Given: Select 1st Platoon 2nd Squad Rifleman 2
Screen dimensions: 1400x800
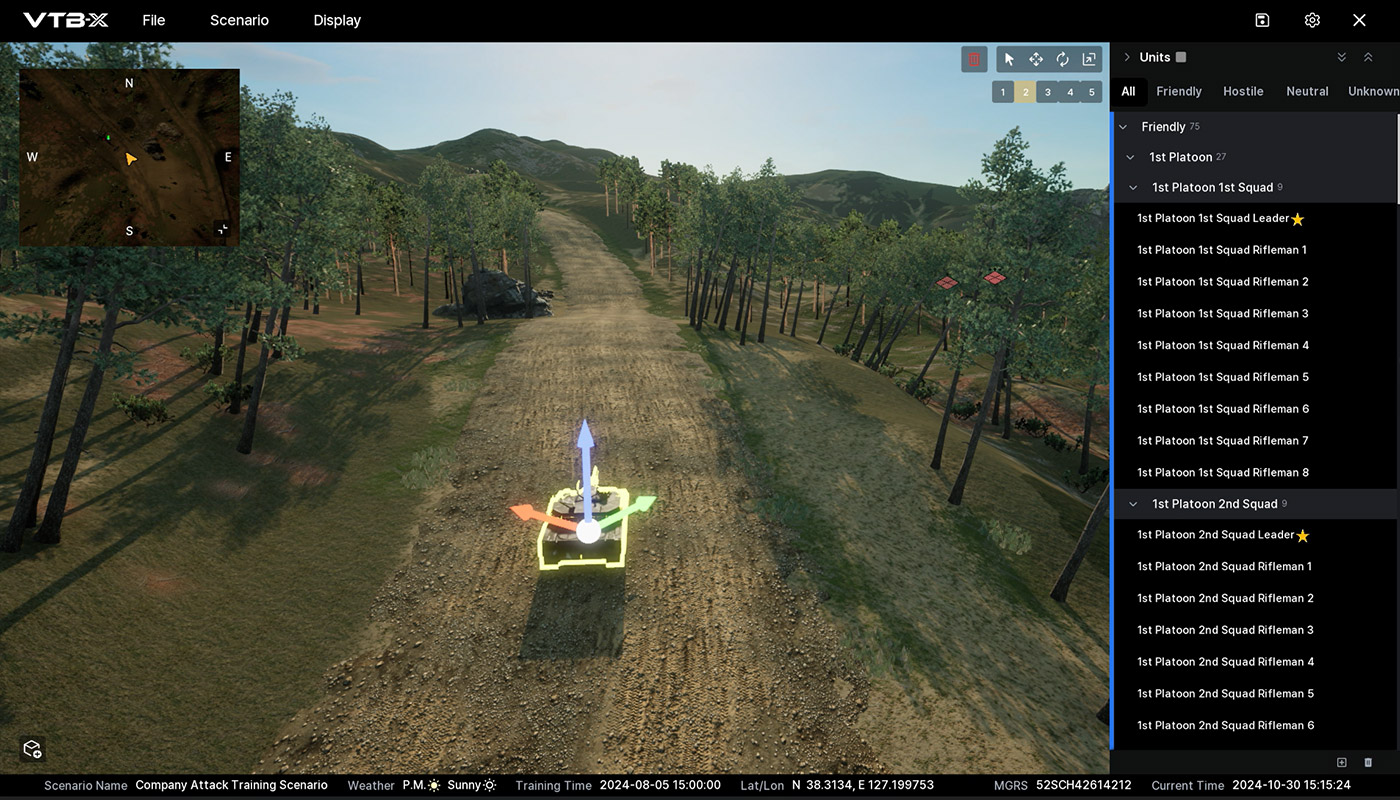Looking at the screenshot, I should 1225,598.
